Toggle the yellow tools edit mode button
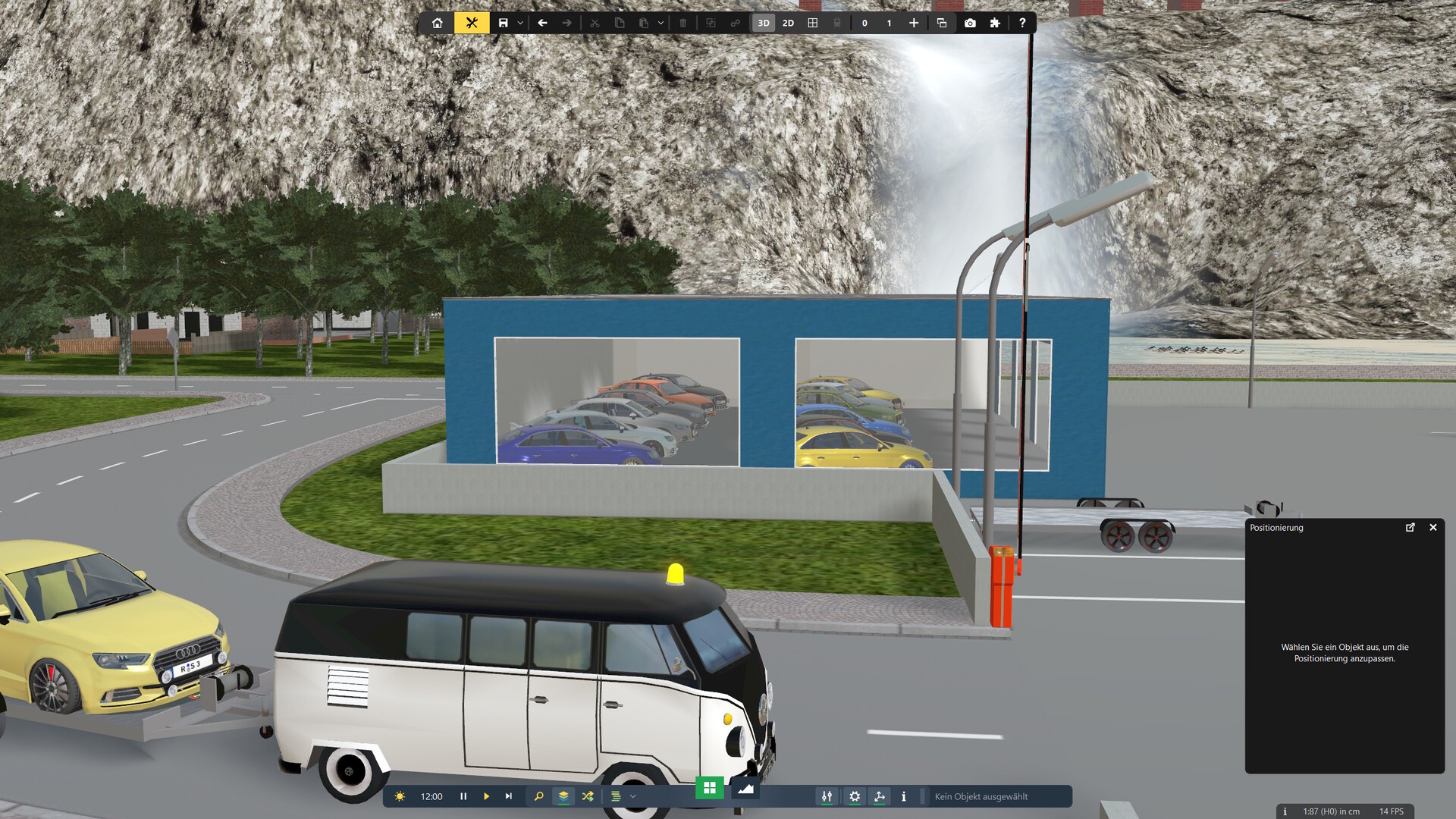This screenshot has height=819, width=1456. coord(472,23)
